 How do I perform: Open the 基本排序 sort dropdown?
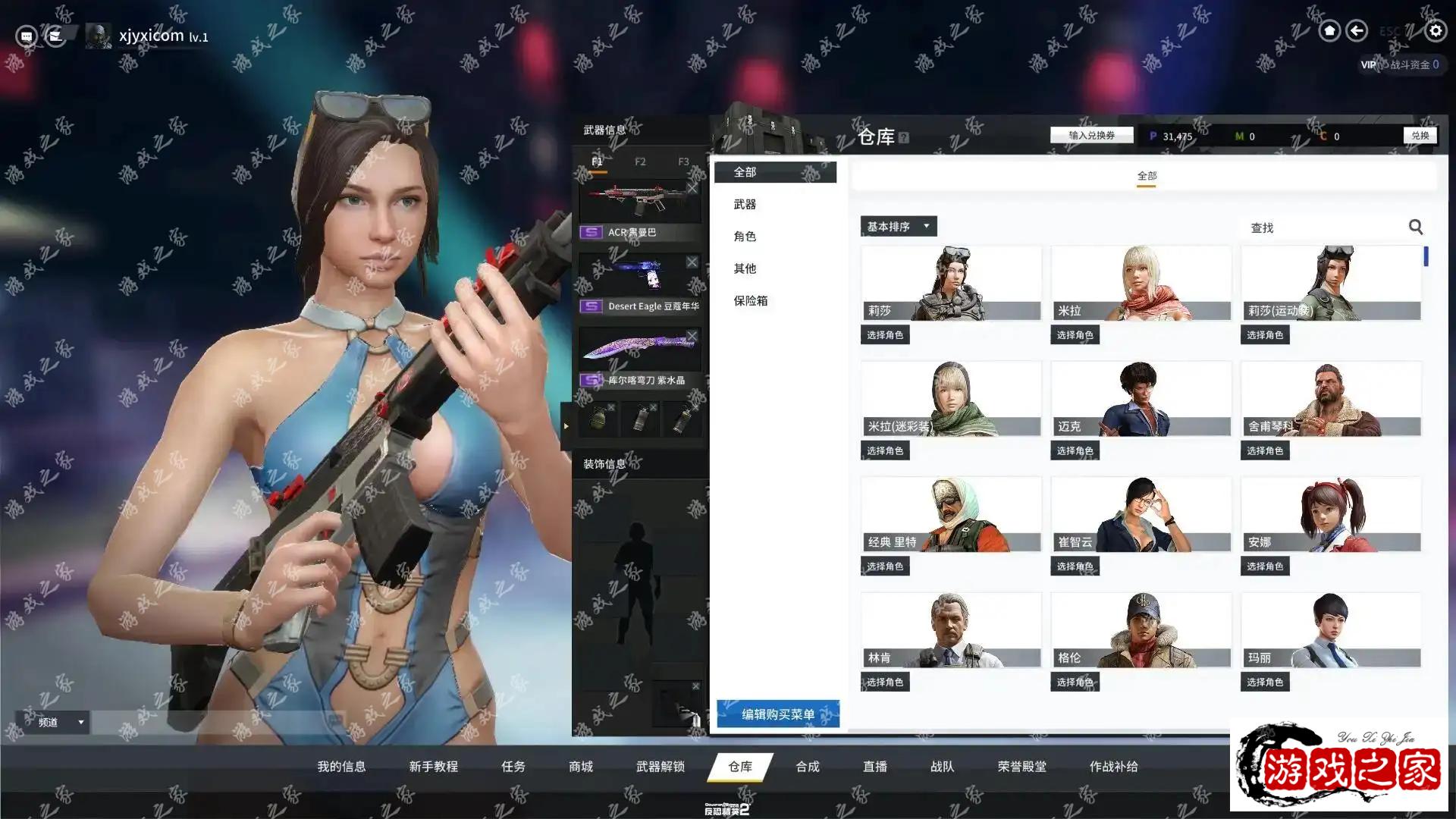click(x=898, y=227)
